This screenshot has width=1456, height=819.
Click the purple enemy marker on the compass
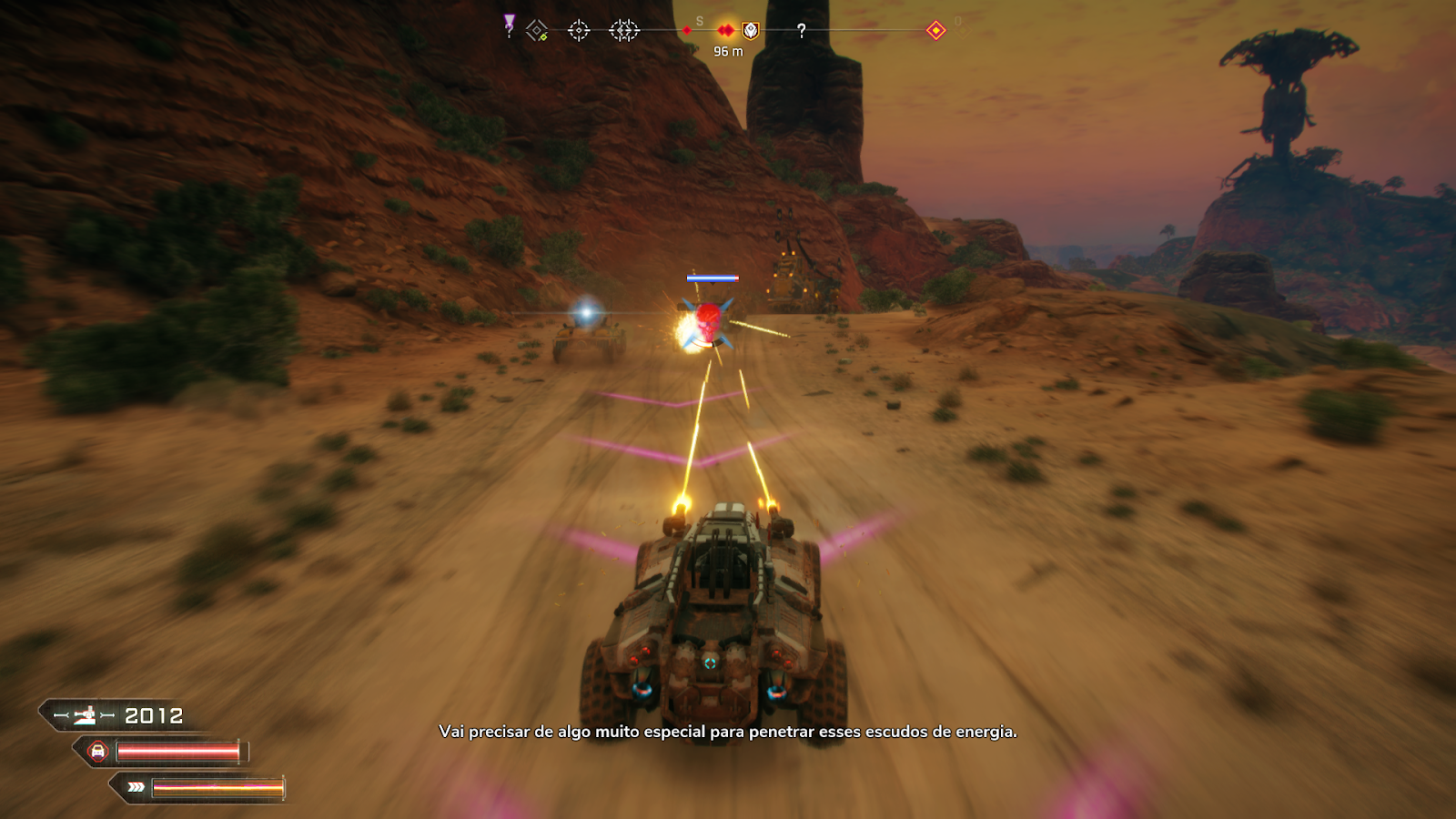coord(508,20)
